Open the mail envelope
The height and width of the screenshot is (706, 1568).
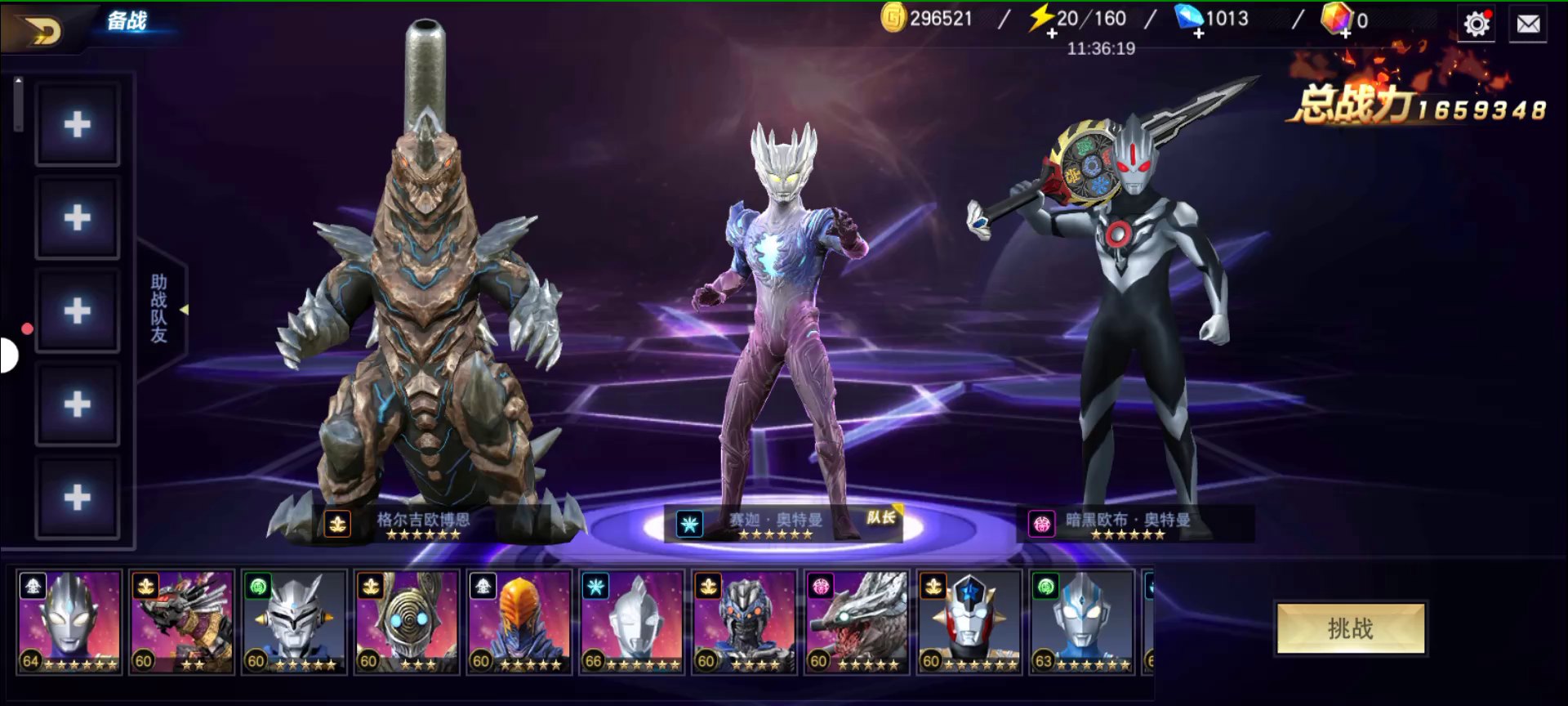click(x=1528, y=25)
